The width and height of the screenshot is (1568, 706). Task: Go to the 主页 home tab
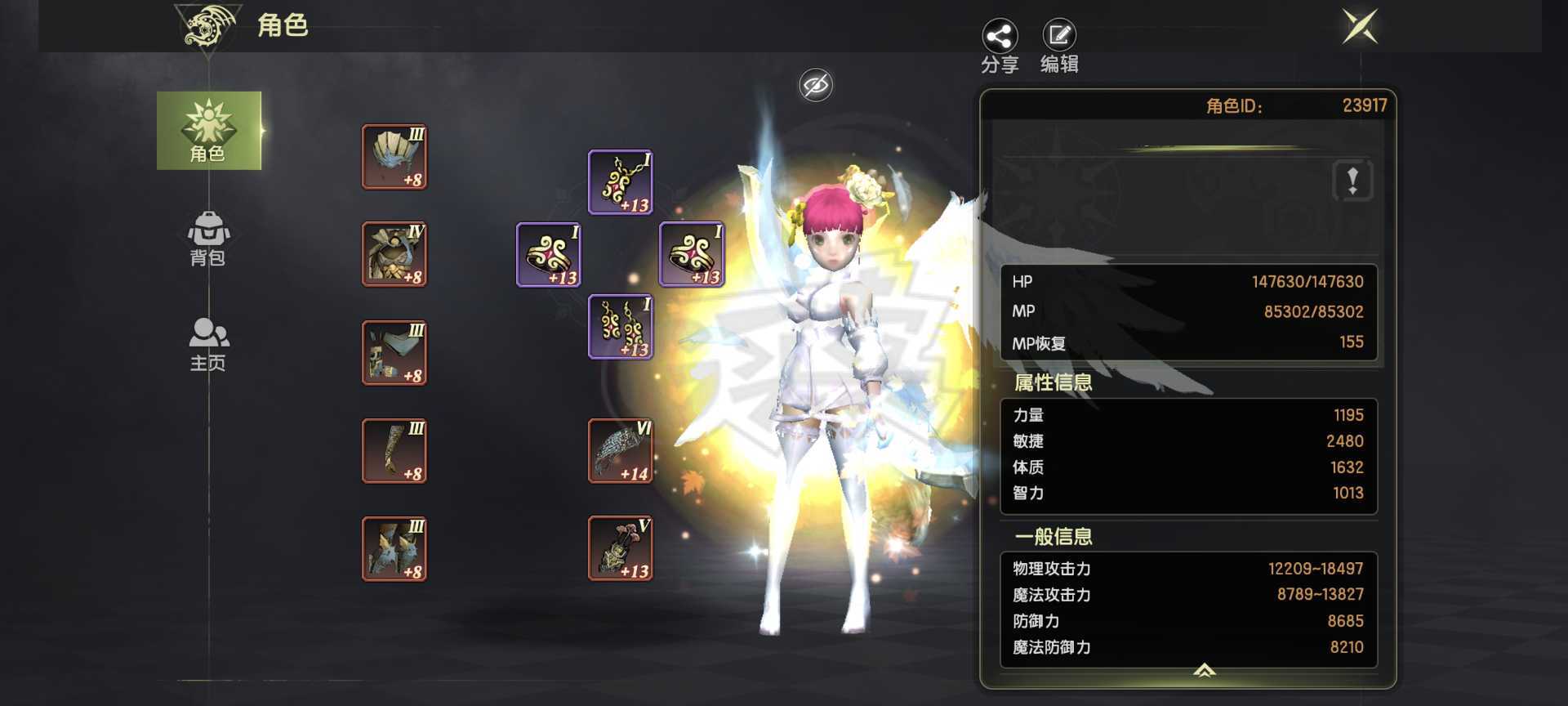(x=208, y=343)
